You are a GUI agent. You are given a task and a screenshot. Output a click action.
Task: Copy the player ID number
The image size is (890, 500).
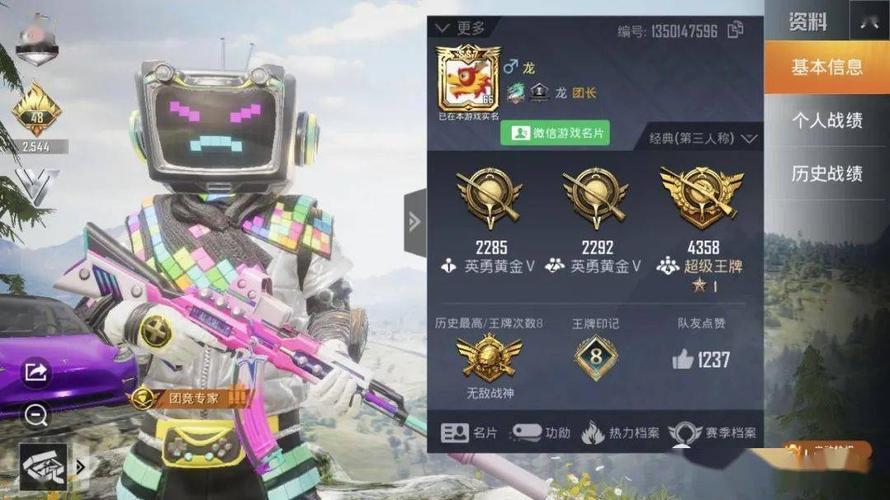tap(735, 30)
